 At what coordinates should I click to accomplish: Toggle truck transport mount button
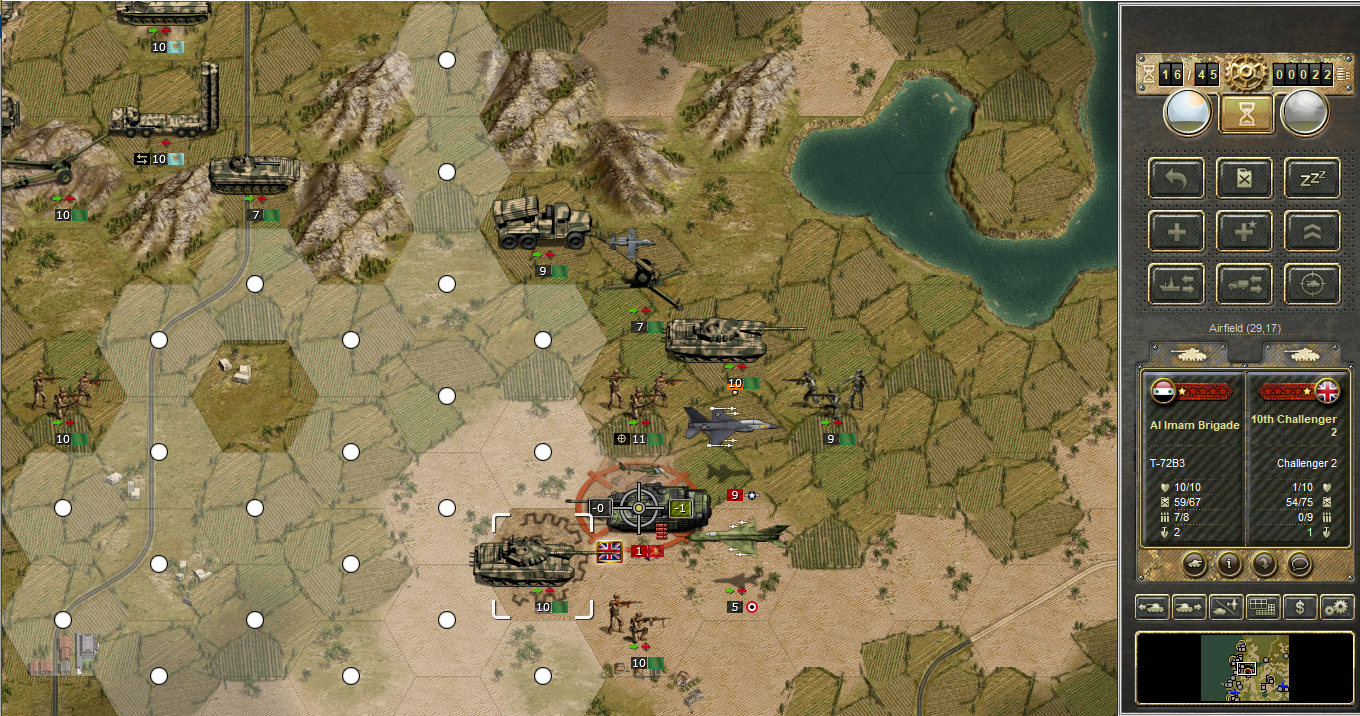(x=1244, y=284)
